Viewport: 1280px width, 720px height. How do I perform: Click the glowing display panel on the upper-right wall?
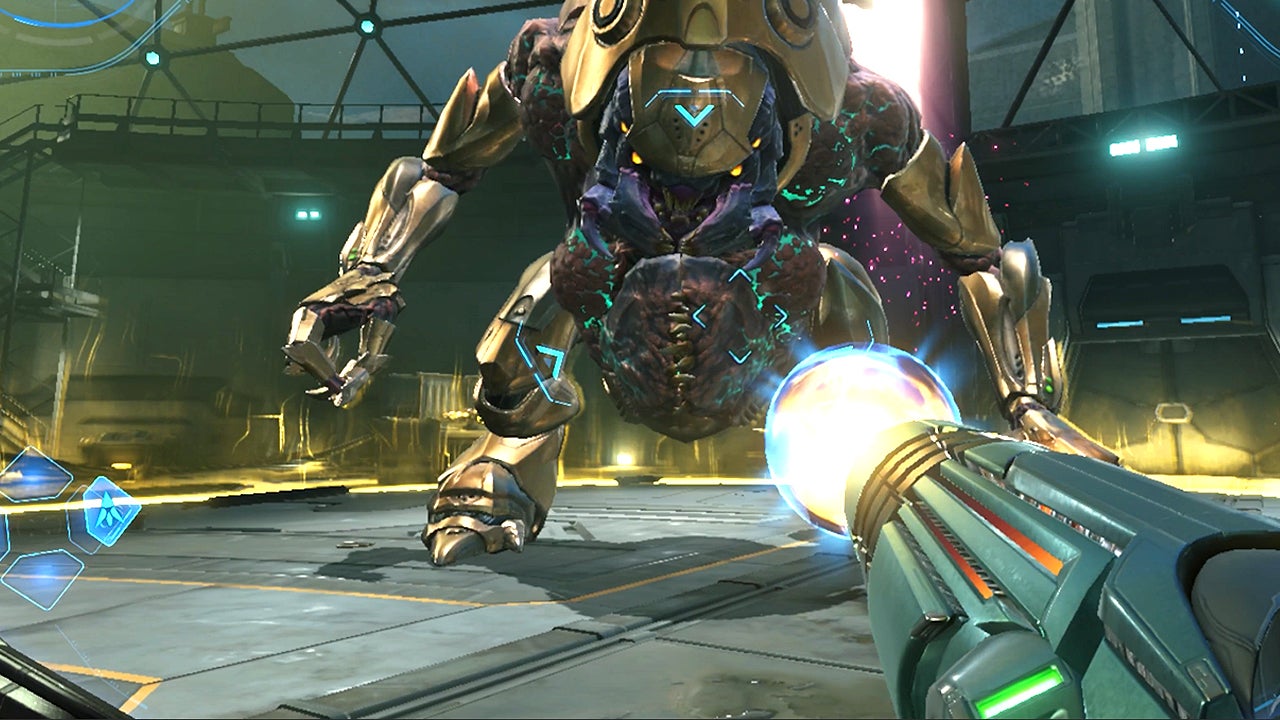coord(1143,146)
